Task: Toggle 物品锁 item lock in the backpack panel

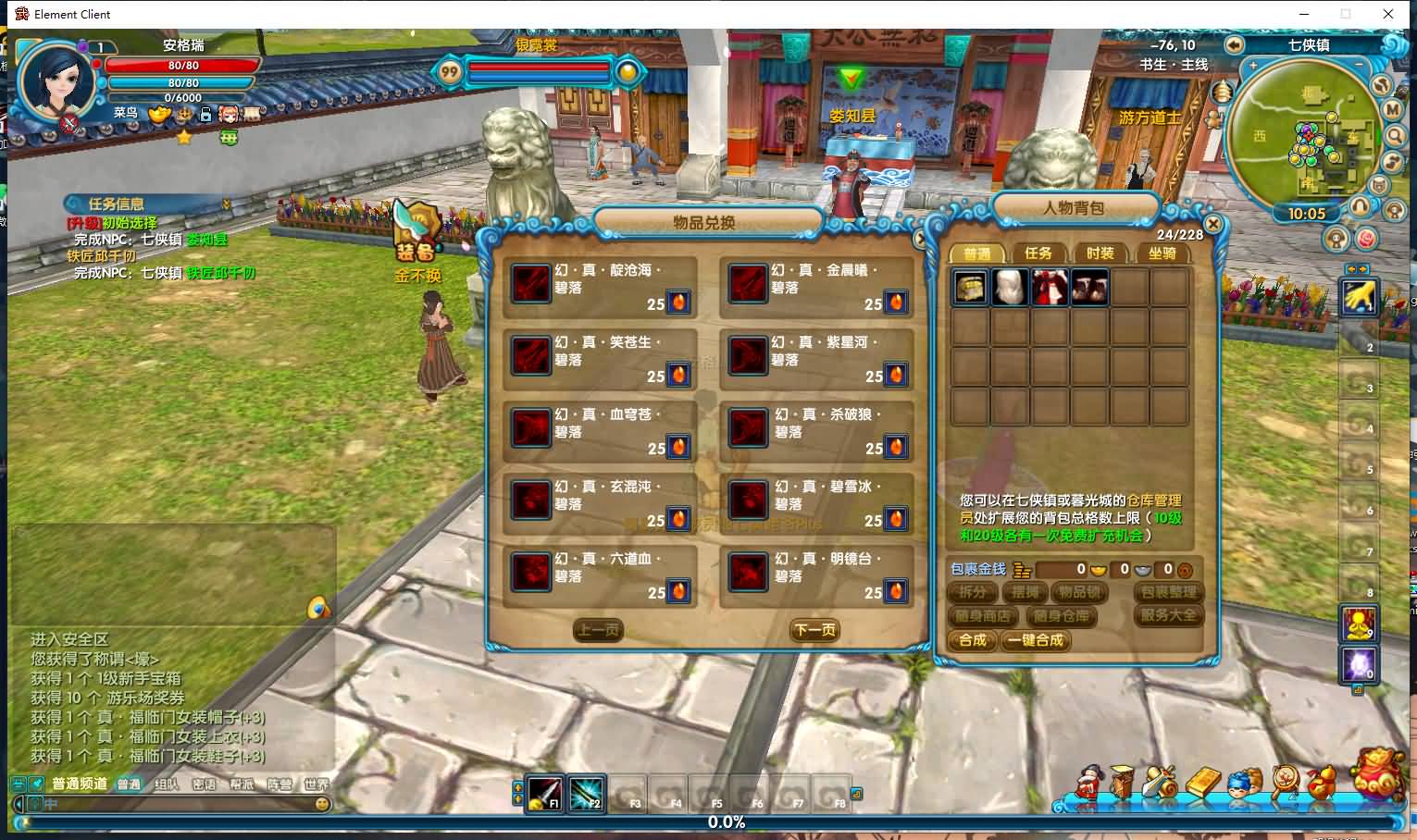Action: [x=1079, y=592]
